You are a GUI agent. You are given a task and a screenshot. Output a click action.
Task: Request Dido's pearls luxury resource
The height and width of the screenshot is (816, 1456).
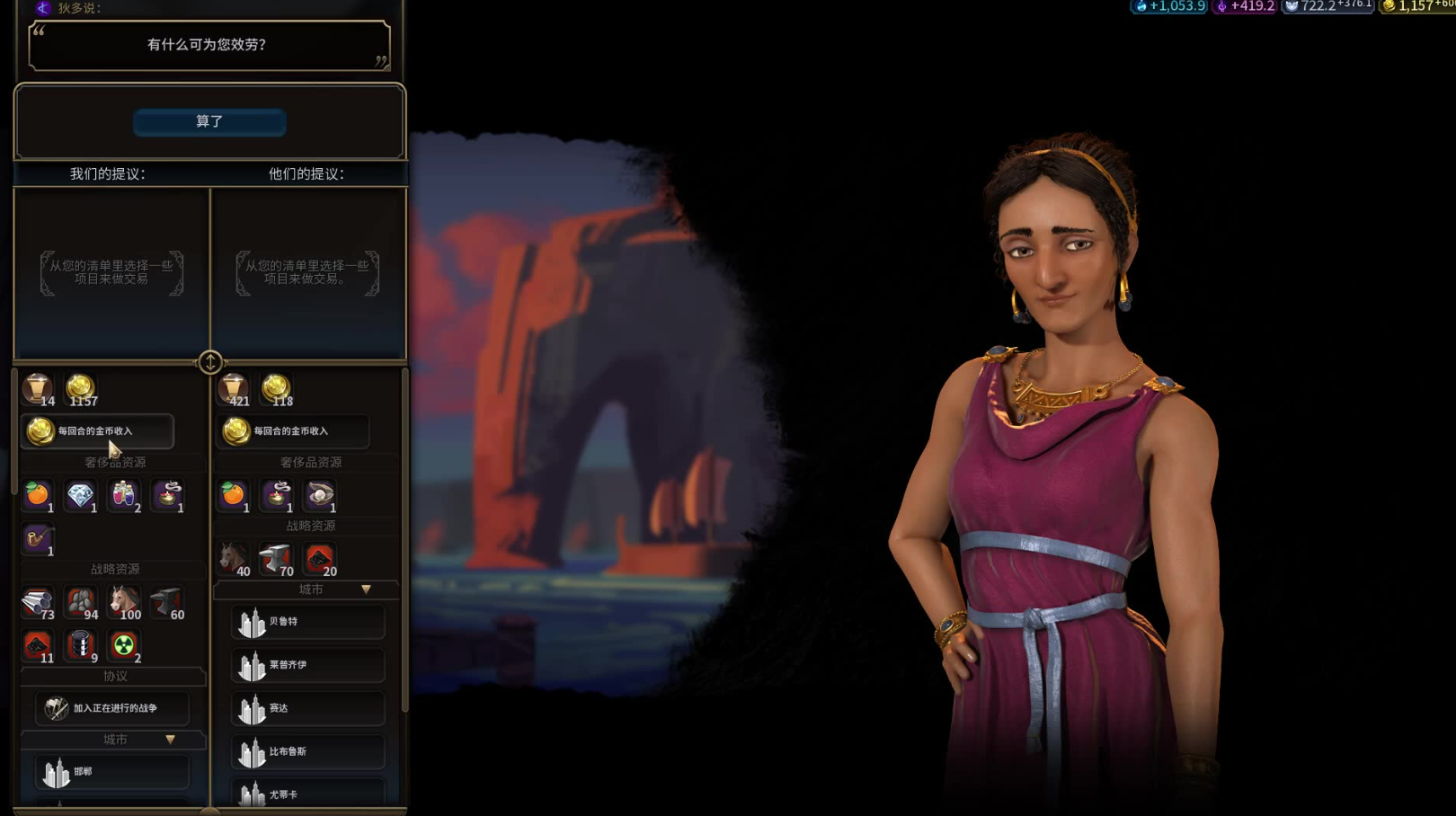320,495
